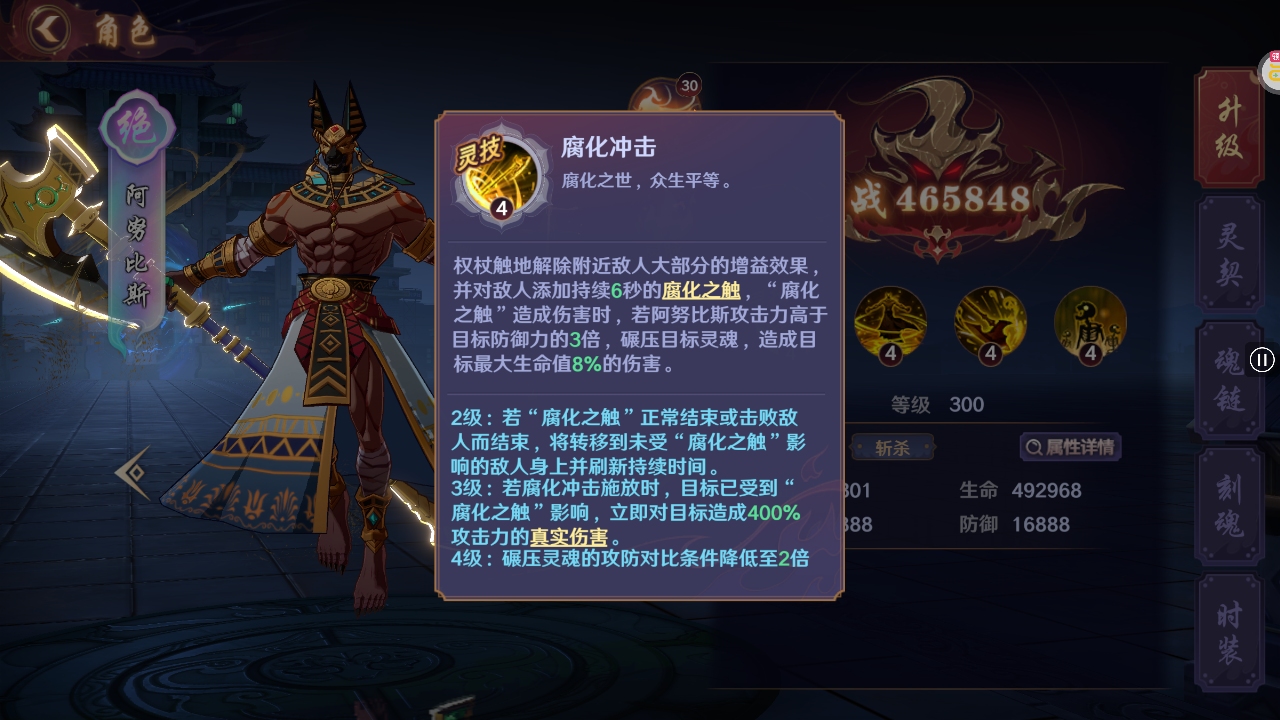Viewport: 1280px width, 720px height.
Task: Toggle the II pause button near 魂链
Action: (x=1262, y=361)
